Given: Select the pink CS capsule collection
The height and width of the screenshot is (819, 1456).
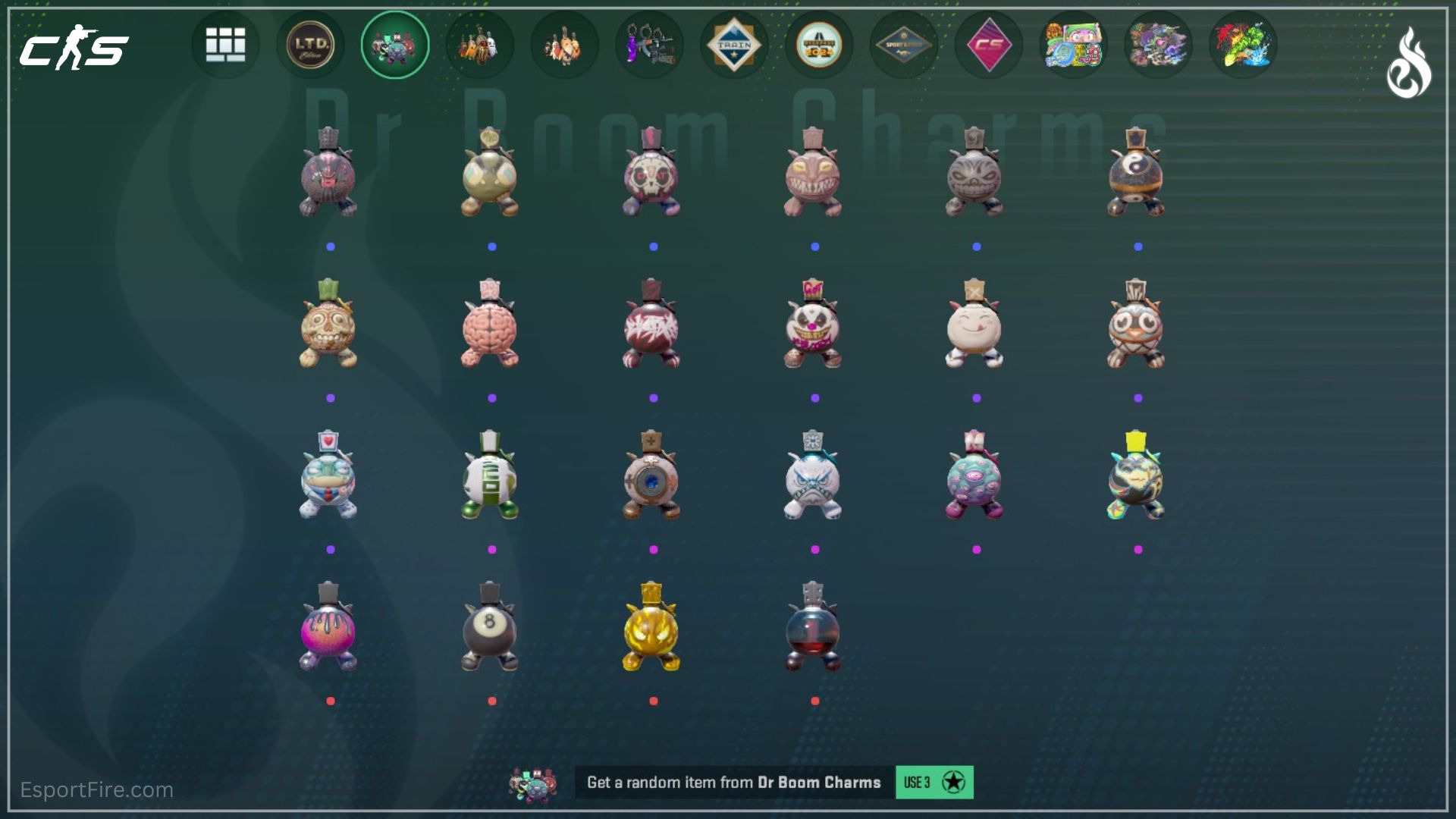Looking at the screenshot, I should click(989, 45).
